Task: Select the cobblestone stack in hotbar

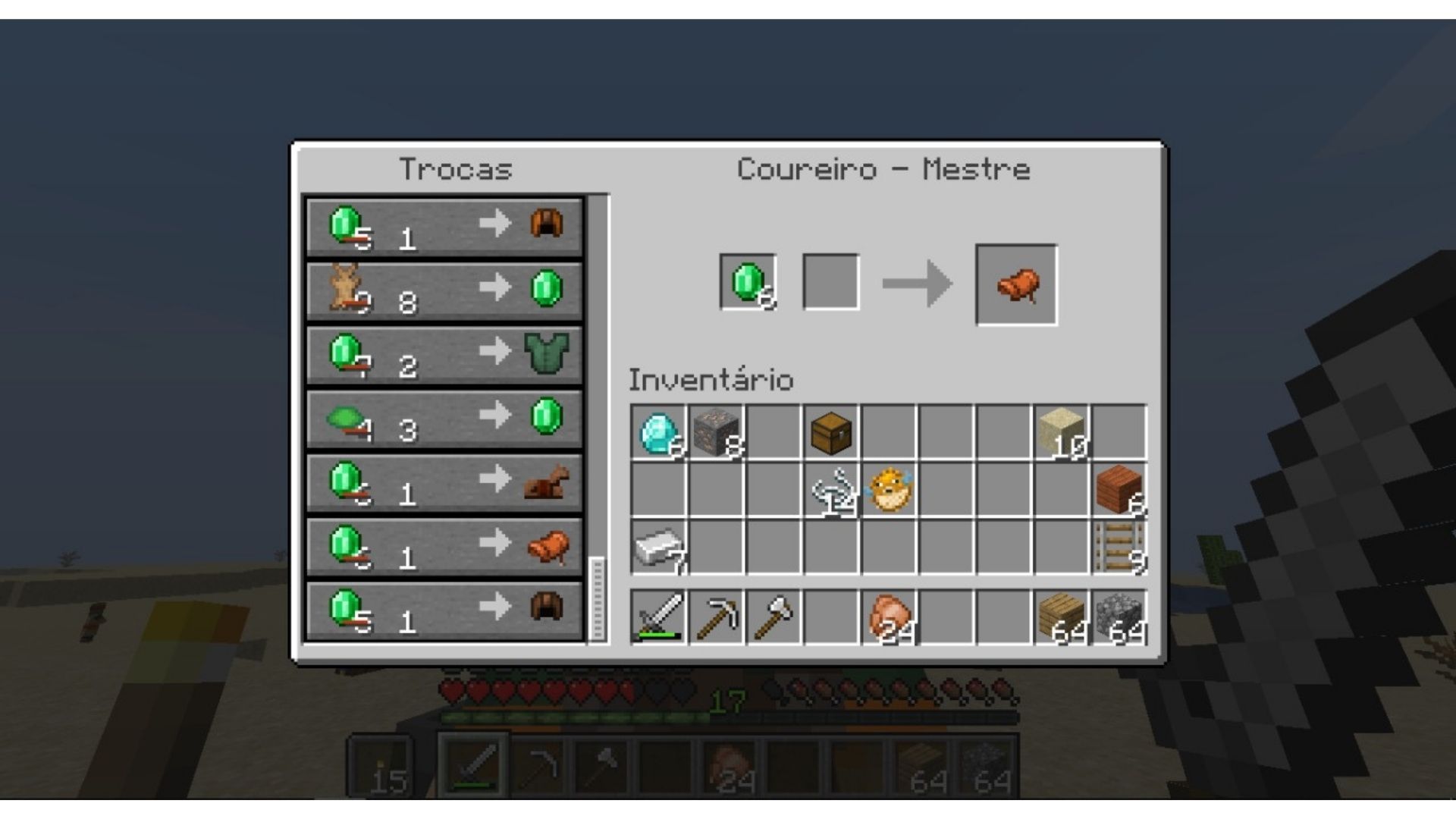Action: (1119, 617)
